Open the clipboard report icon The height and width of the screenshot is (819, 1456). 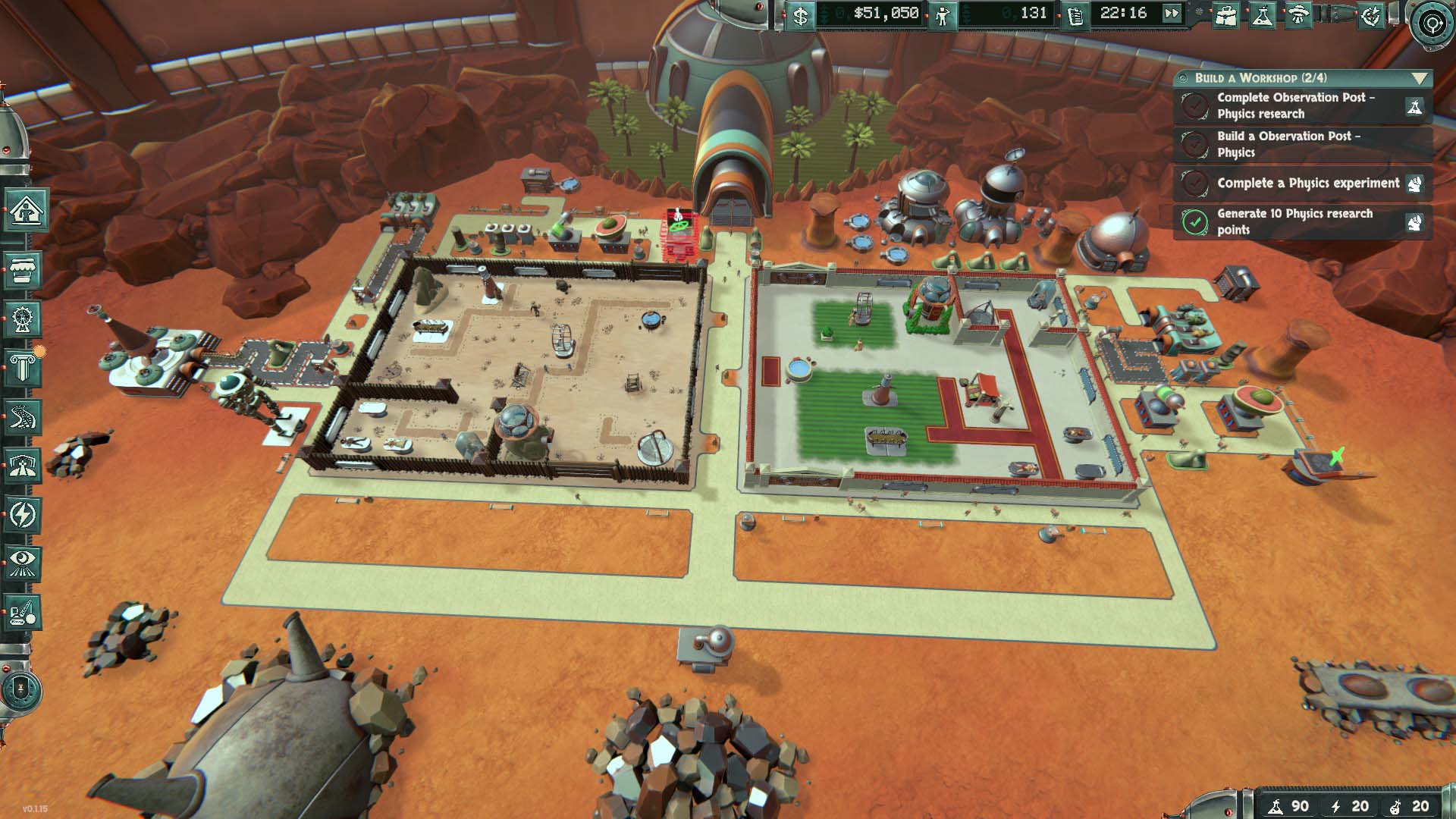click(1075, 14)
